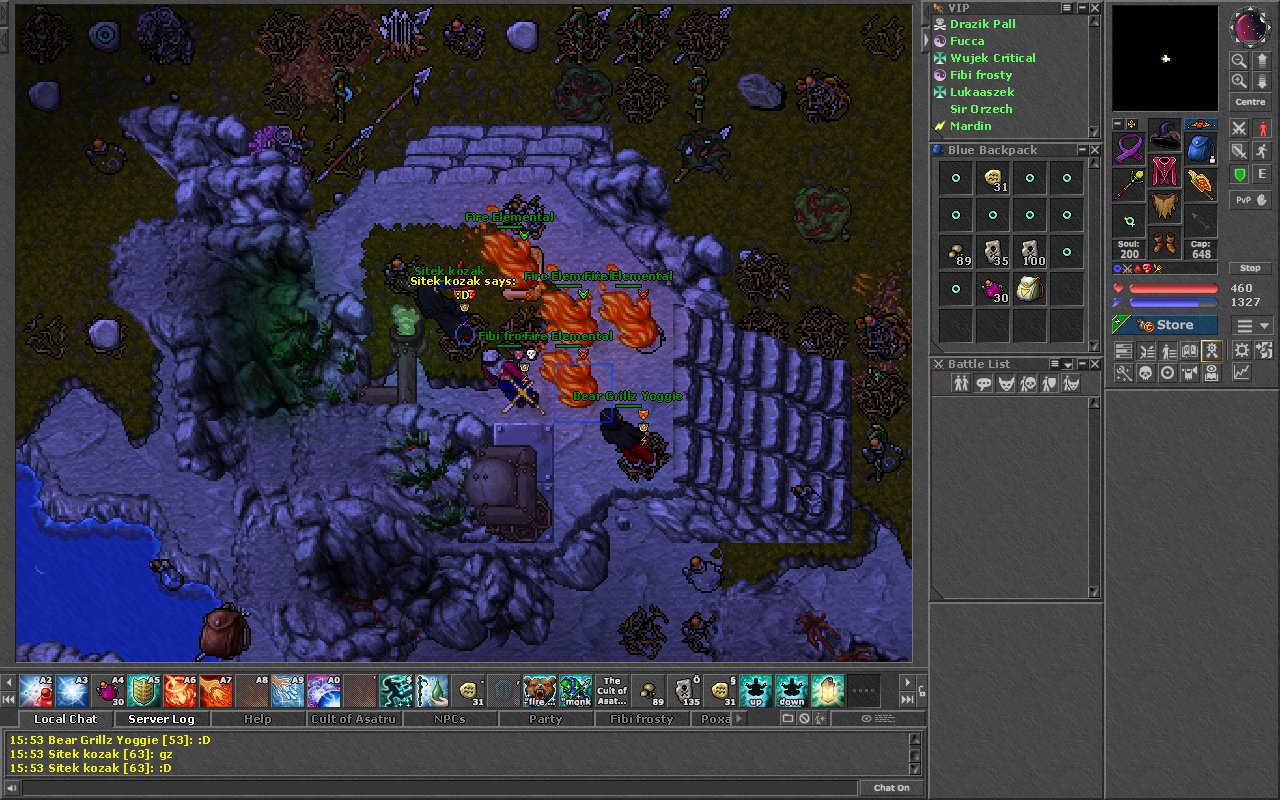Select the equipped wizard hat slot
The image size is (1280, 800).
1165,136
